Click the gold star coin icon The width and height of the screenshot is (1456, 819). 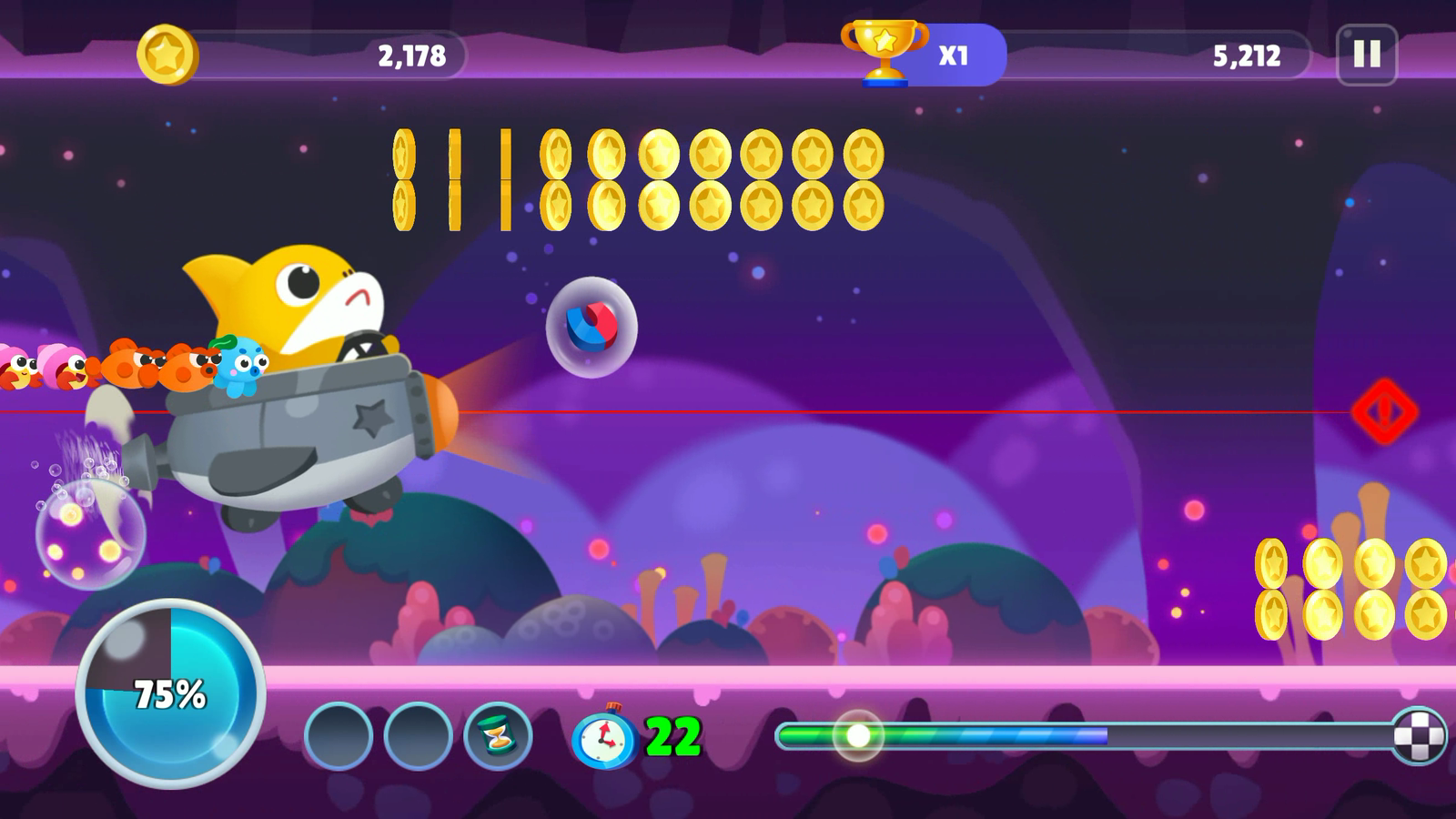coord(168,54)
